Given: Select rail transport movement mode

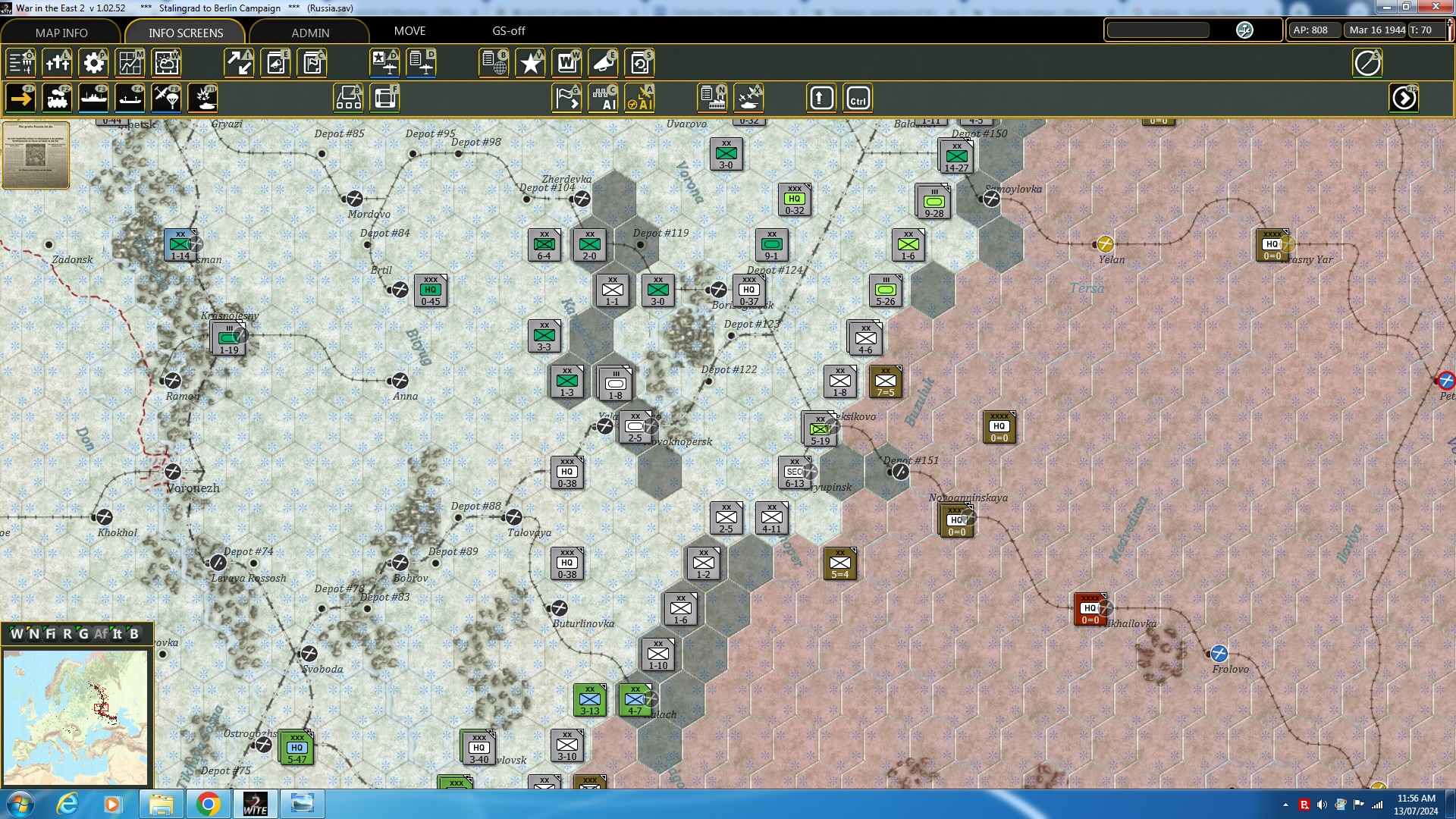Looking at the screenshot, I should tap(58, 98).
